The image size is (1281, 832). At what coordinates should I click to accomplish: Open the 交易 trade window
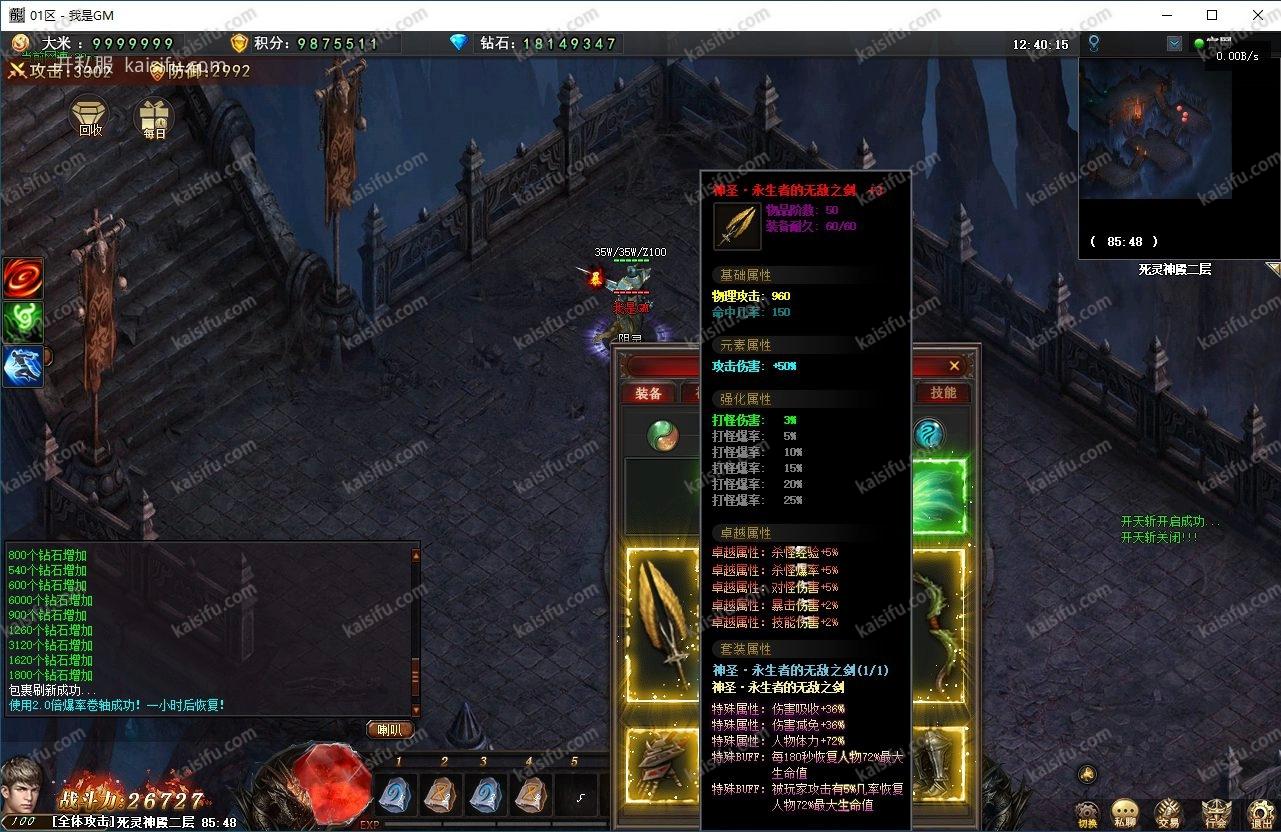point(1167,814)
